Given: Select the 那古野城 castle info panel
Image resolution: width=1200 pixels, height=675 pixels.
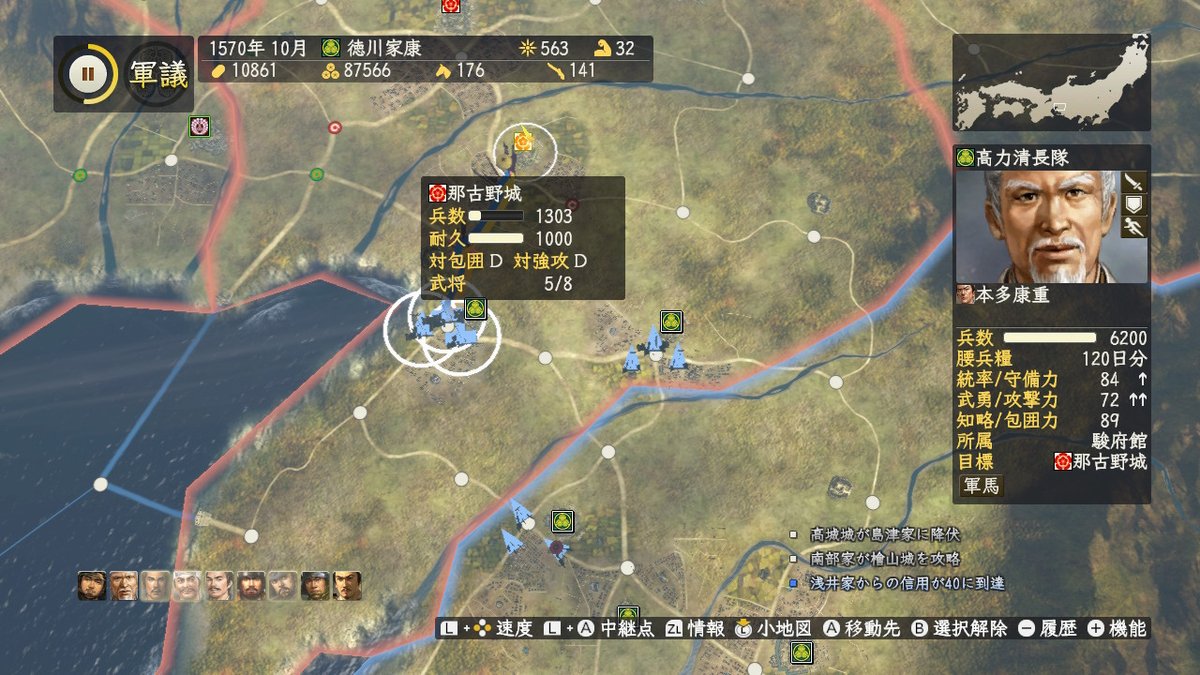Looking at the screenshot, I should 522,238.
